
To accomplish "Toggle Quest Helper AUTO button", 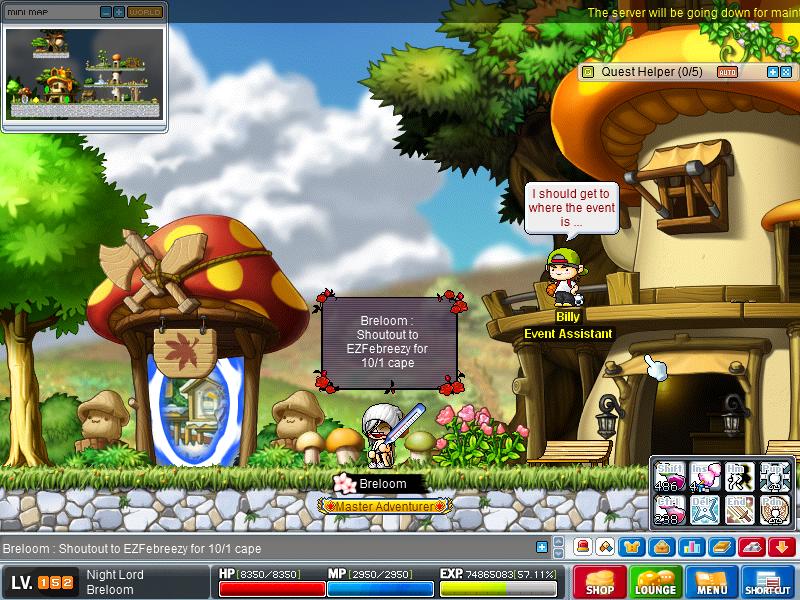I will pyautogui.click(x=727, y=72).
